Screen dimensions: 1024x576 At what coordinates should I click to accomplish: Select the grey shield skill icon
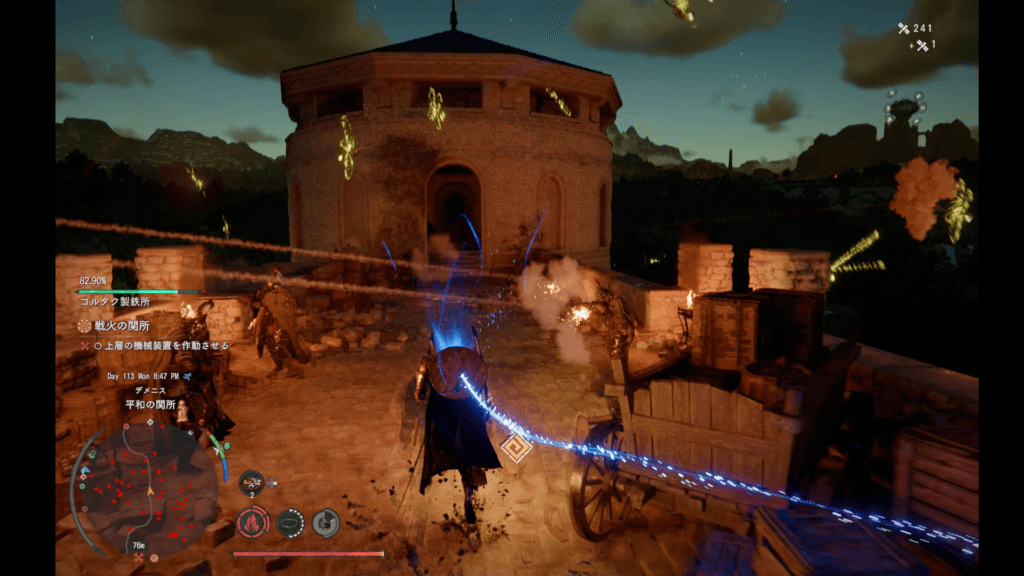[x=326, y=521]
